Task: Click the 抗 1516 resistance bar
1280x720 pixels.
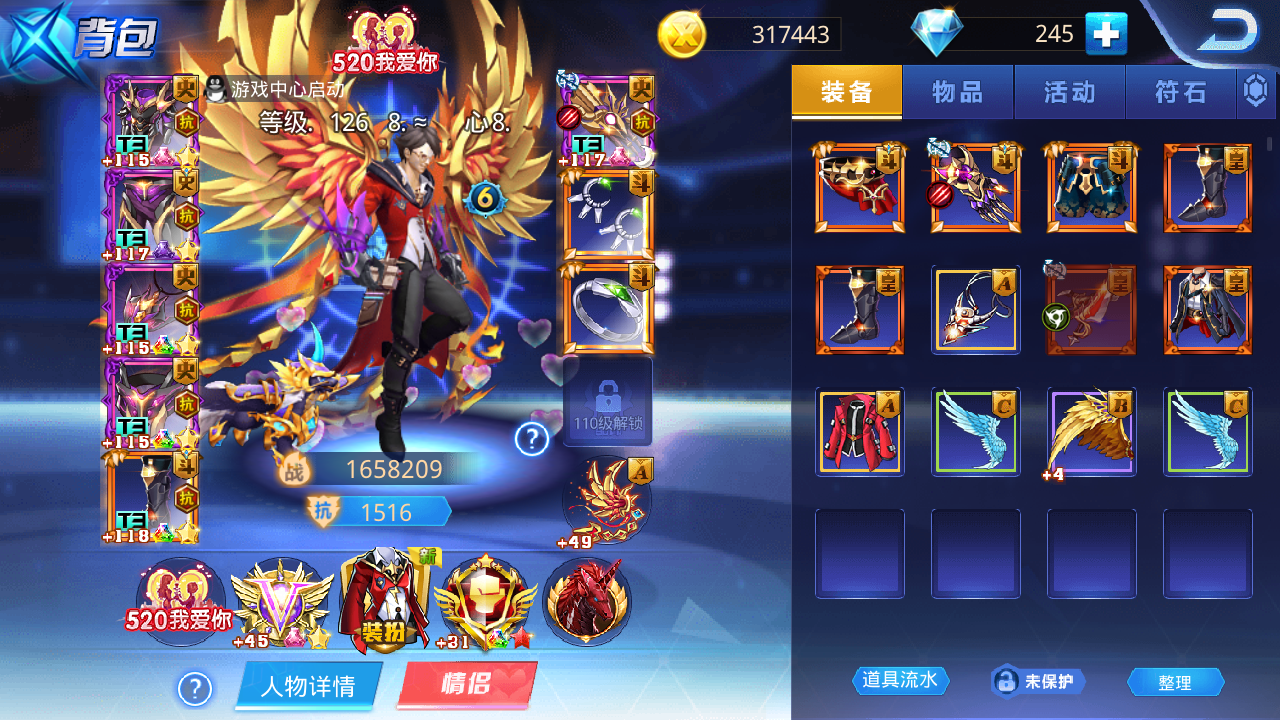Action: coord(380,512)
